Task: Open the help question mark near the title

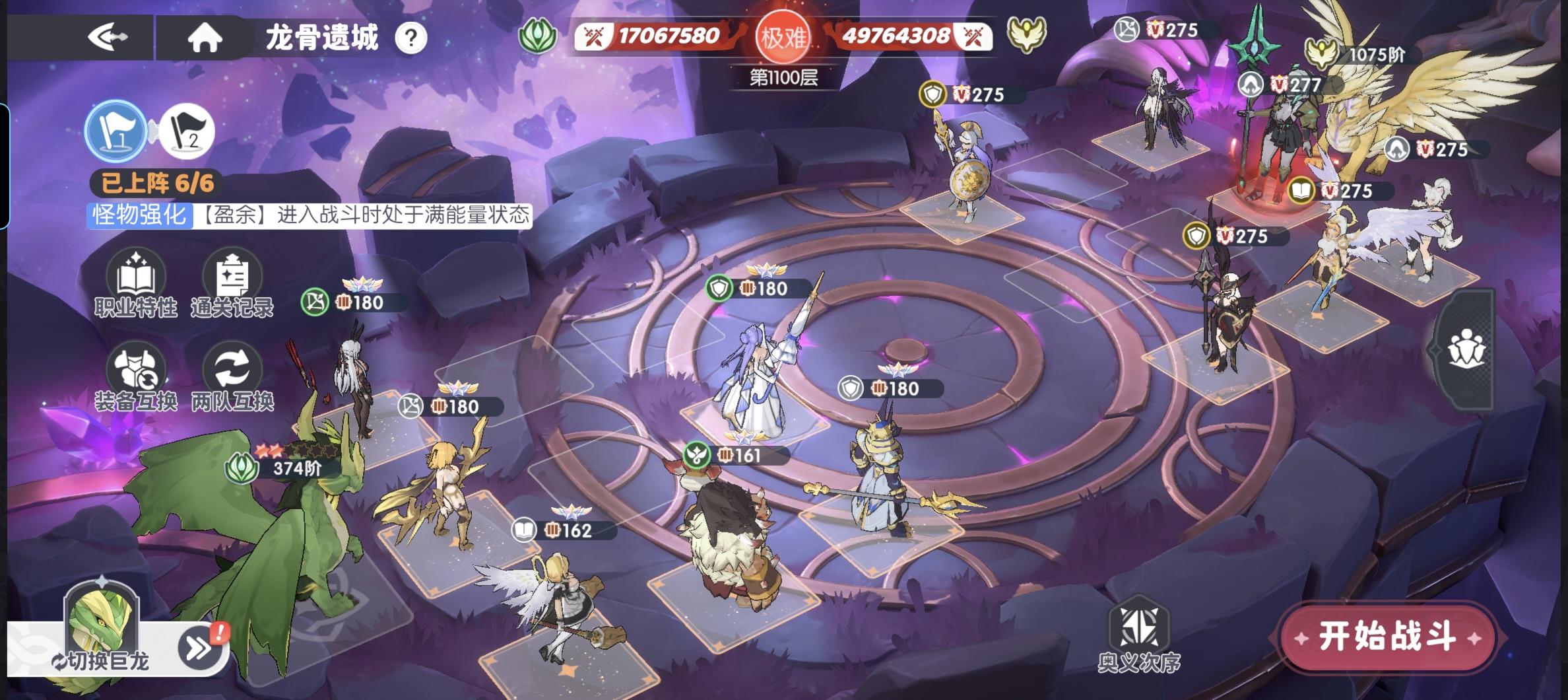Action: click(409, 39)
